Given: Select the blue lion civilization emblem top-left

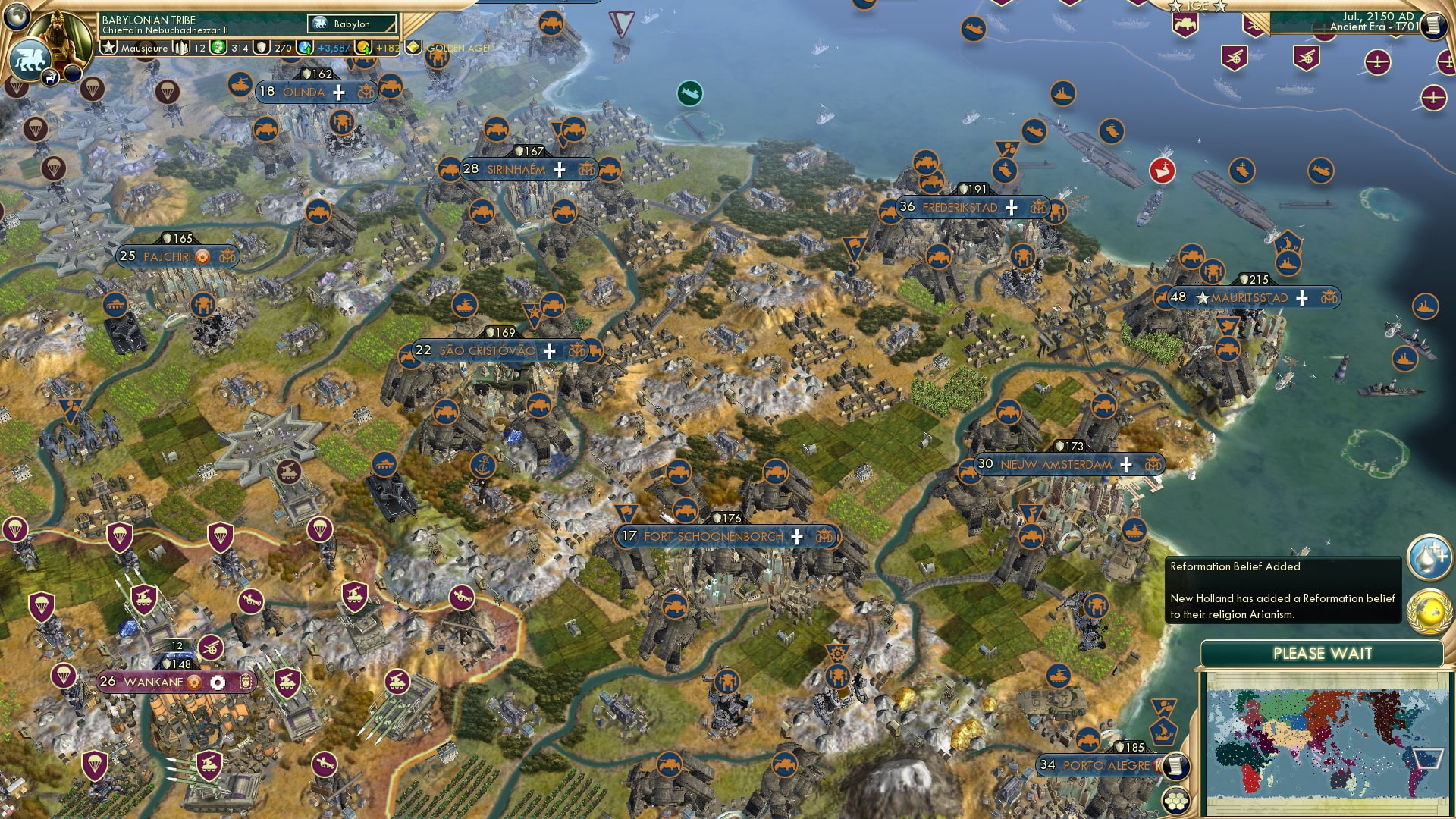Looking at the screenshot, I should coord(29,57).
